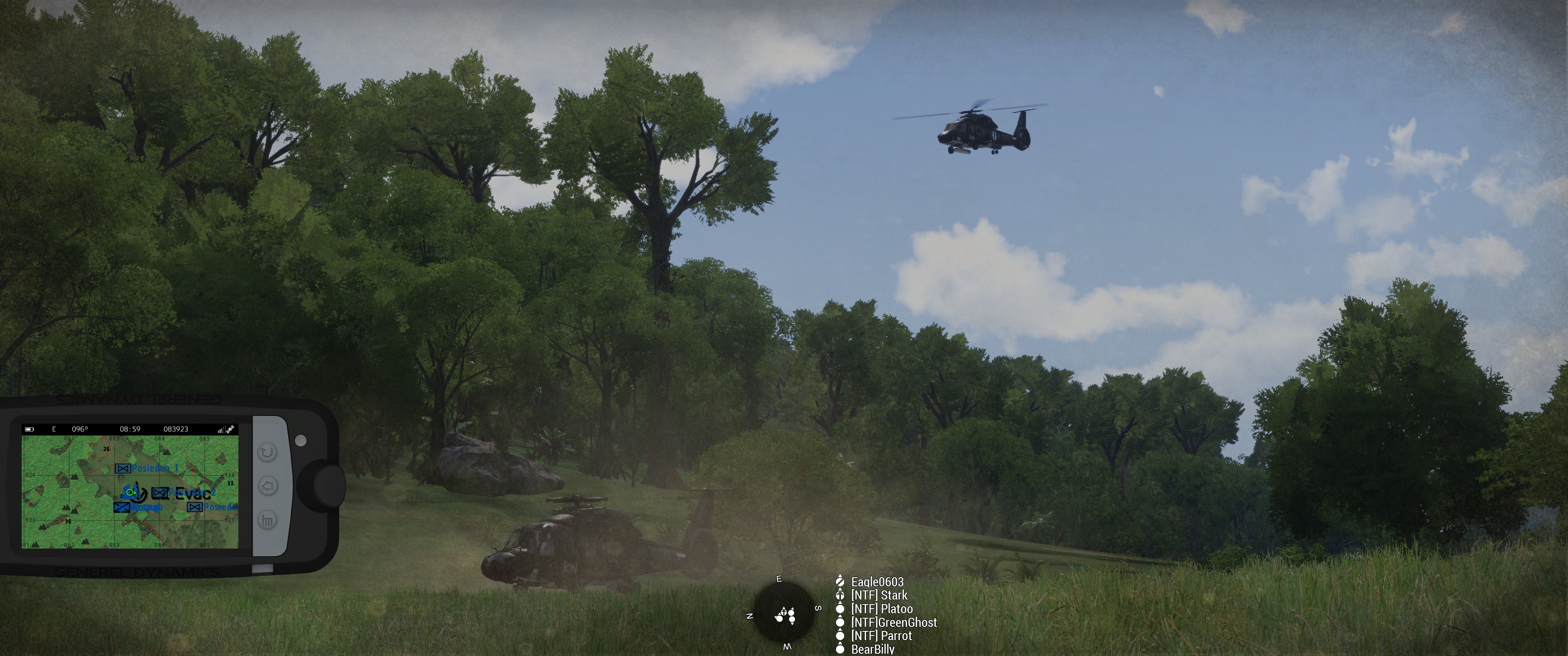The image size is (1568, 656).
Task: Select the Posiedon 1 map marker
Action: [x=148, y=468]
